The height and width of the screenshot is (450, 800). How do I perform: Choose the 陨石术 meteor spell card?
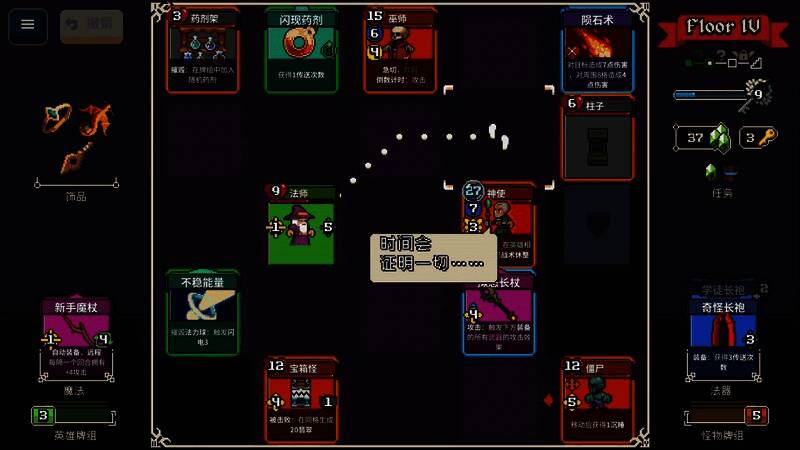tap(598, 50)
